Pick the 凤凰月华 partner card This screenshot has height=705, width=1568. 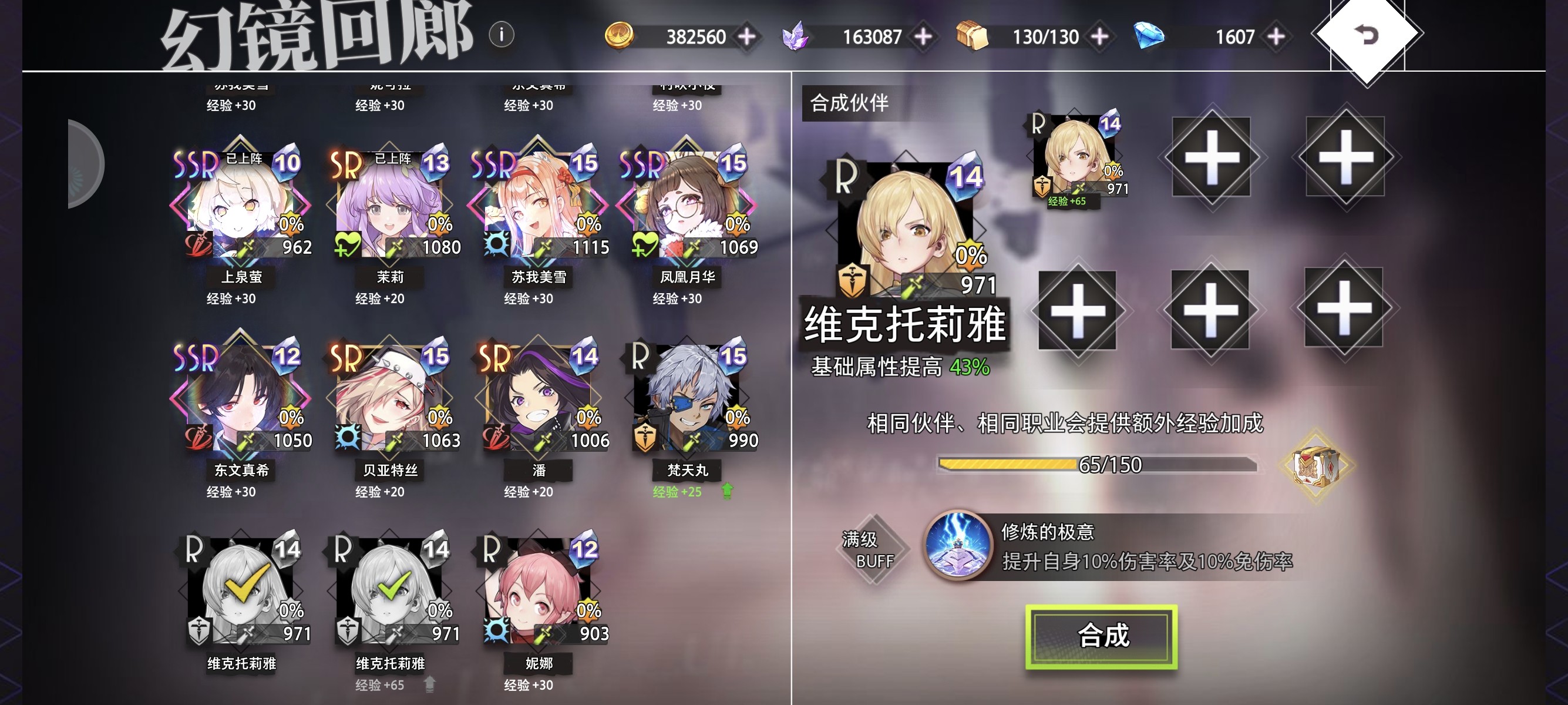687,207
